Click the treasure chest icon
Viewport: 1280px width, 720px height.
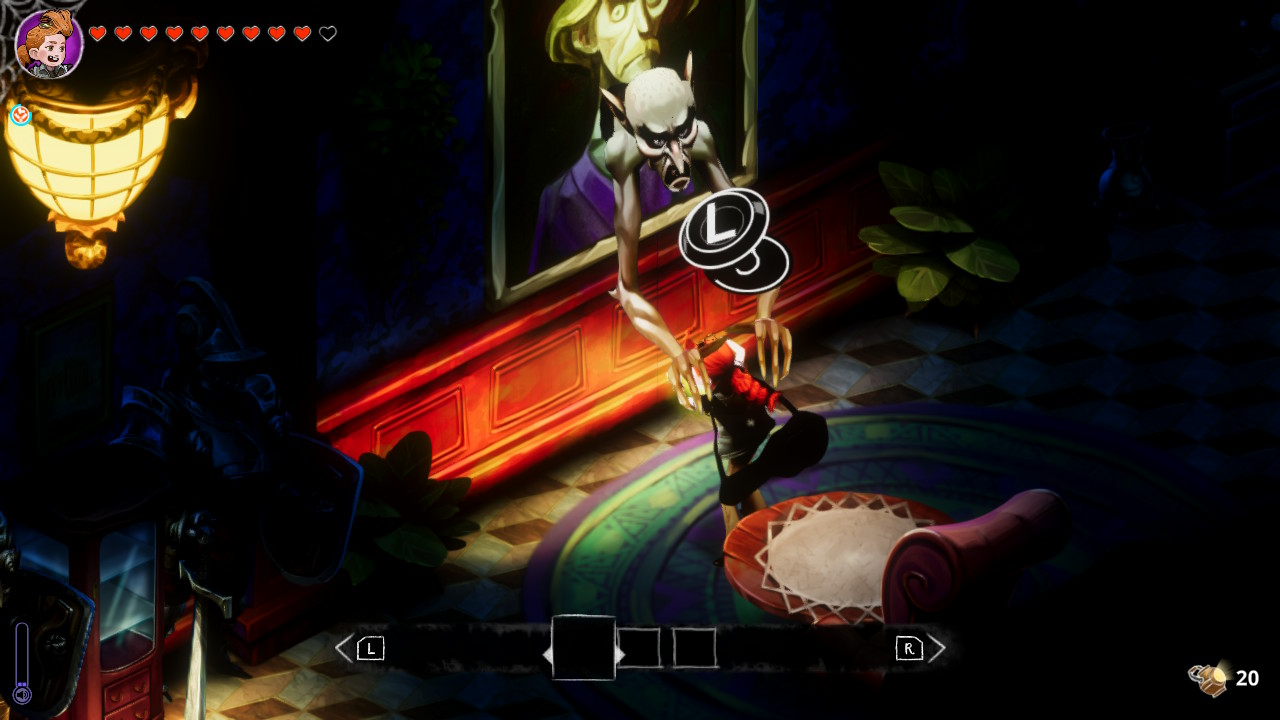click(x=1207, y=679)
